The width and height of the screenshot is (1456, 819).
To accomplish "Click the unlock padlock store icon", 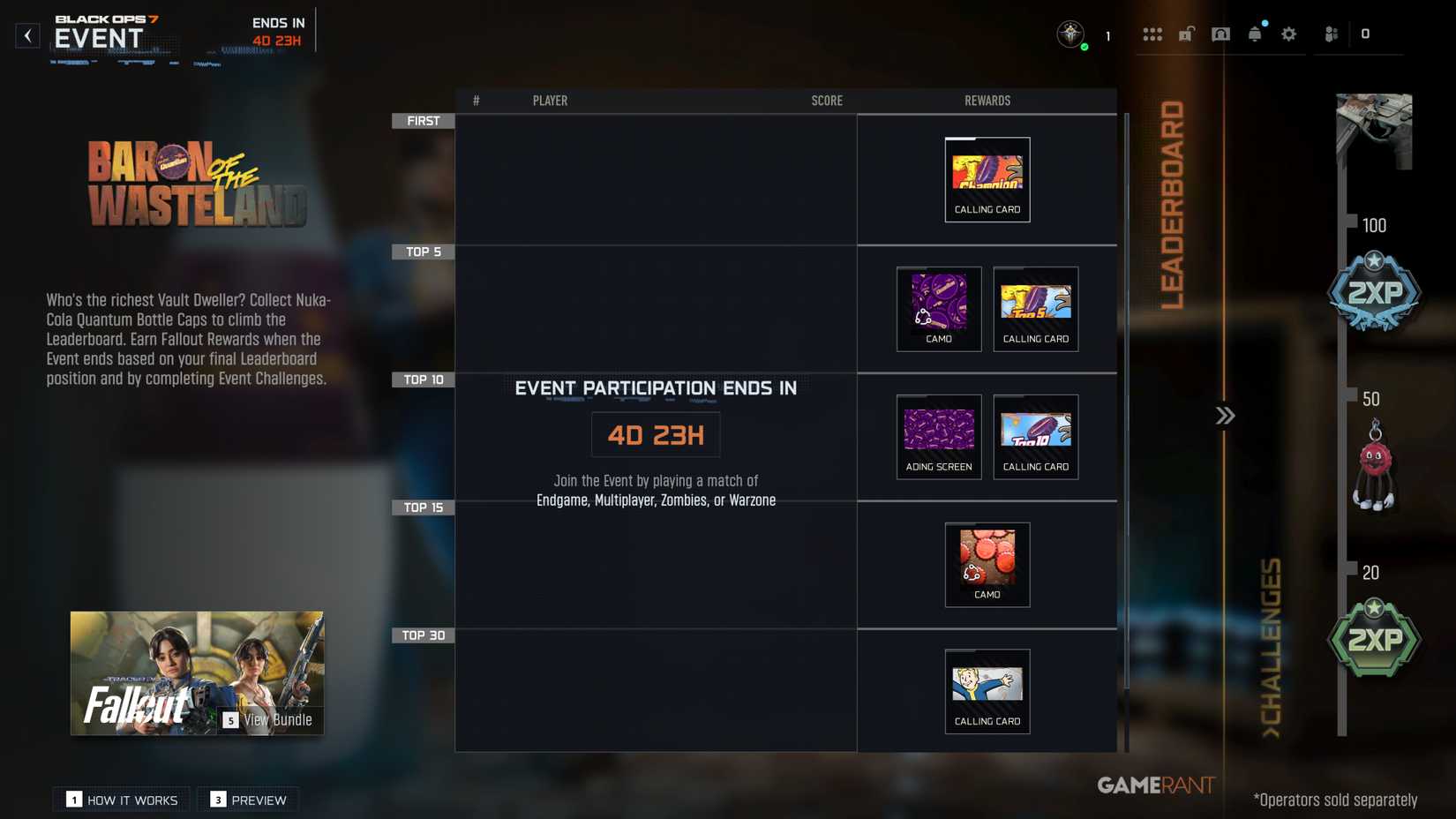I will (1187, 34).
